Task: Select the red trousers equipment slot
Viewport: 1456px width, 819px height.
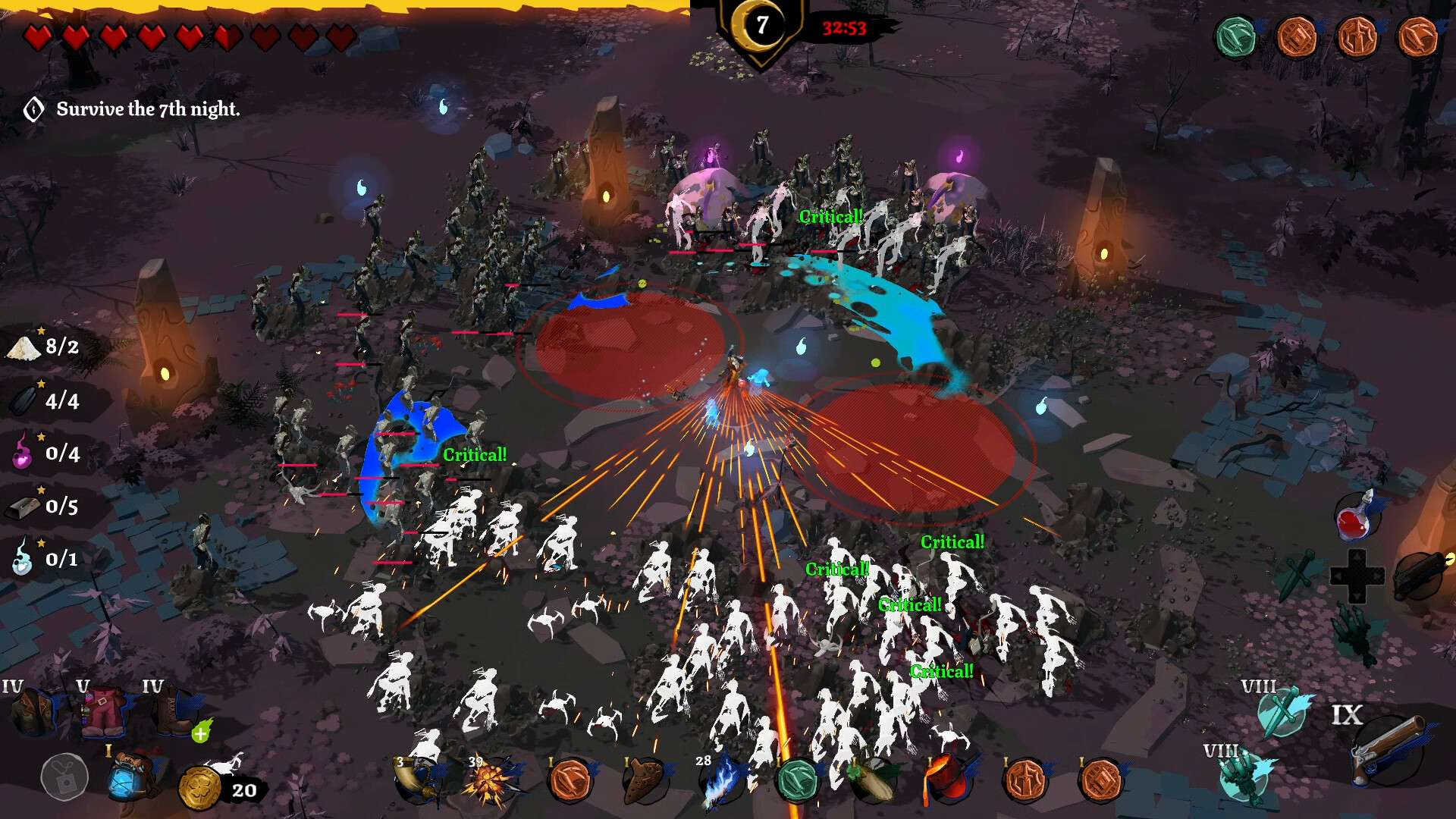Action: tap(104, 714)
